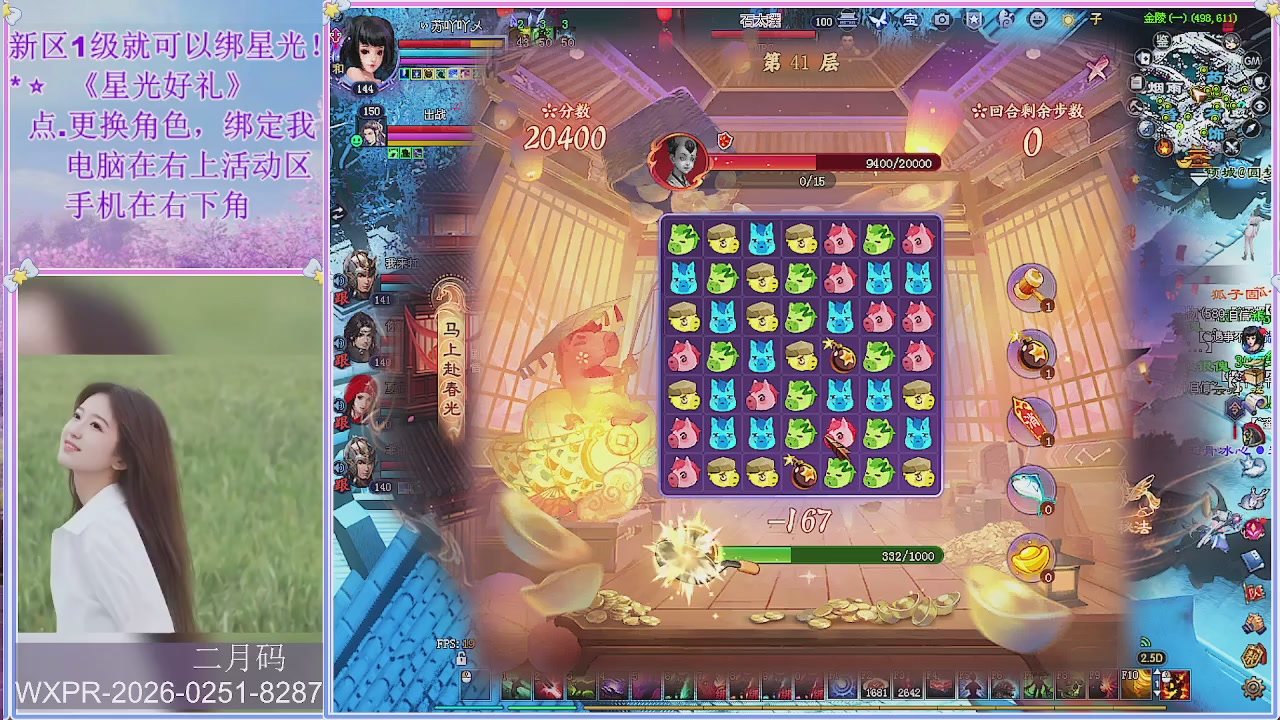Open the camera screenshot tool on top bar
Image resolution: width=1280 pixels, height=720 pixels.
[941, 19]
